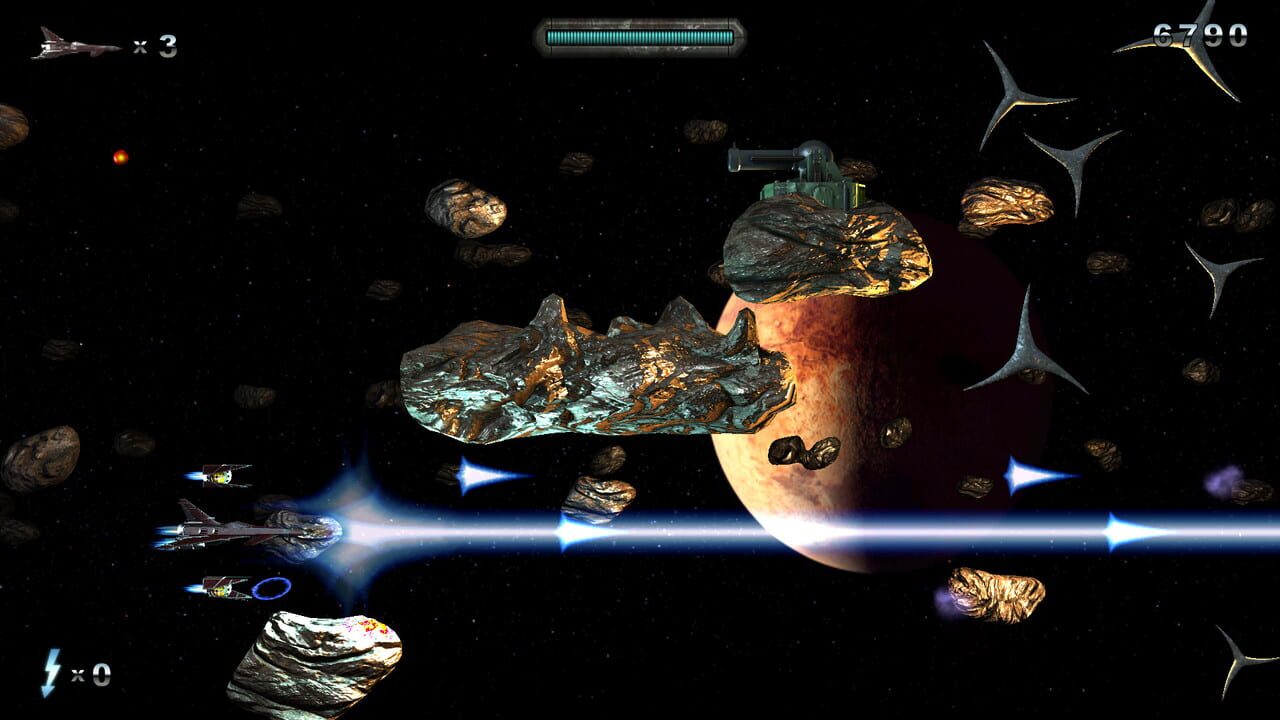Click the purple glowing projectile on the right
Screen dimensions: 1280x720
1222,480
